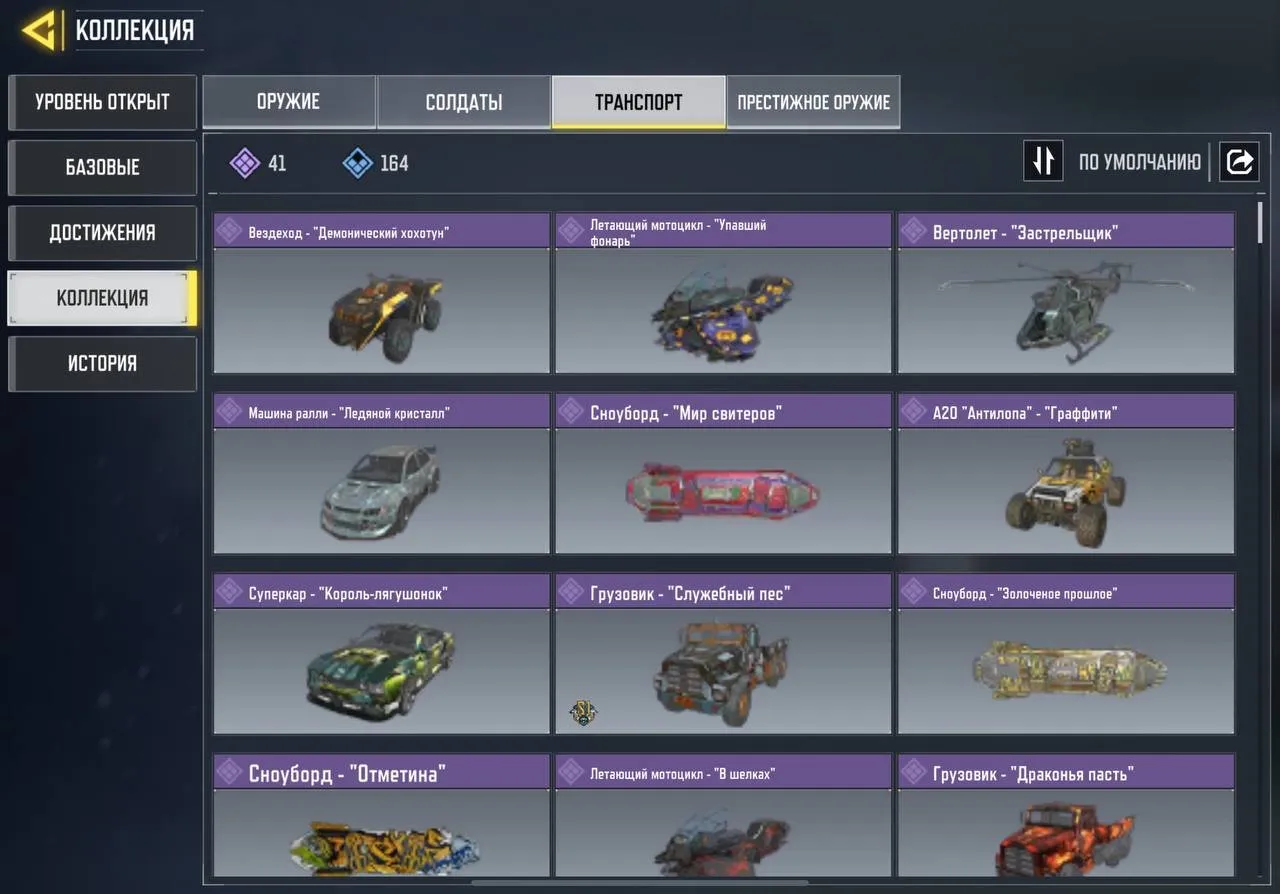Click the badge icon on "Грузовик - Служебный пес" card
The image size is (1280, 894).
[x=583, y=712]
